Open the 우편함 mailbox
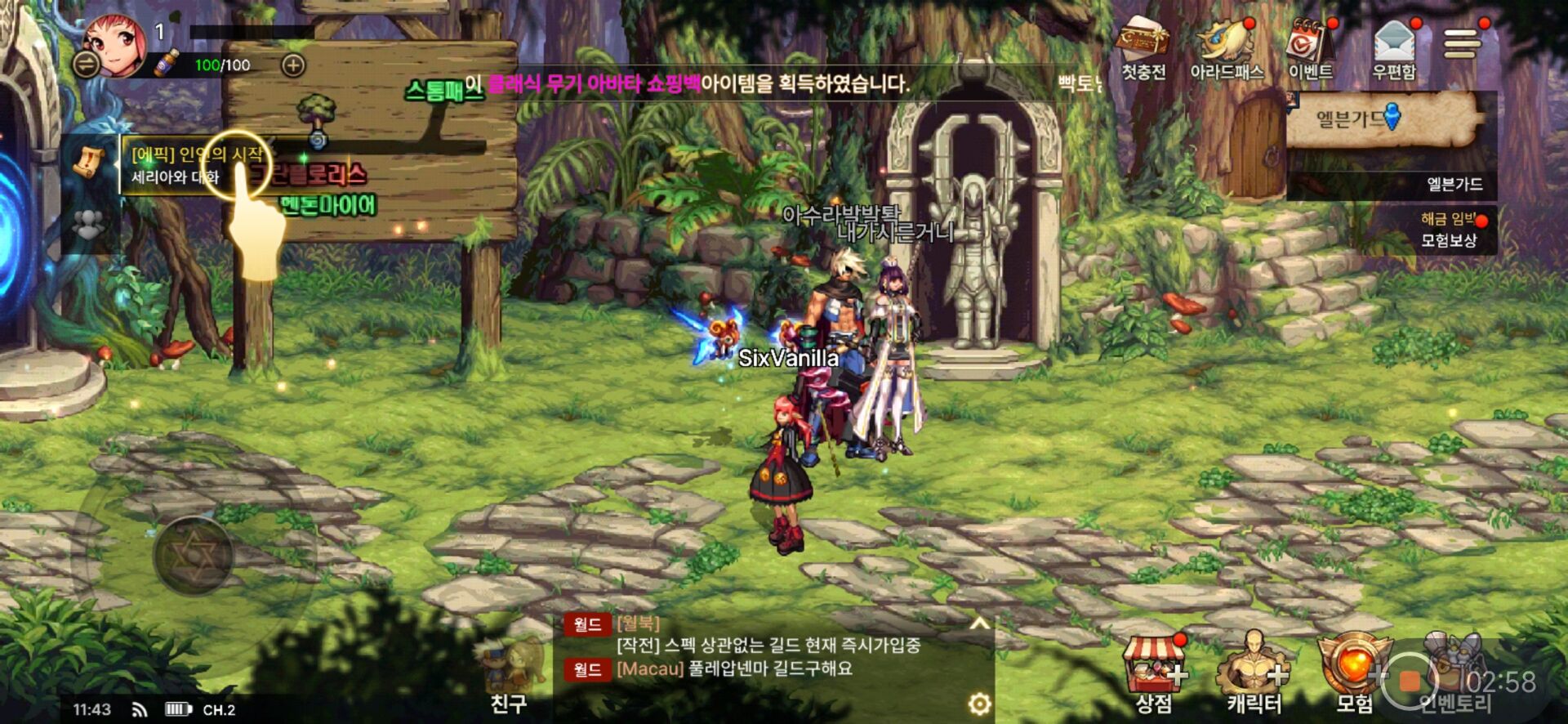Screen dimensions: 1568x724 pos(1394,51)
